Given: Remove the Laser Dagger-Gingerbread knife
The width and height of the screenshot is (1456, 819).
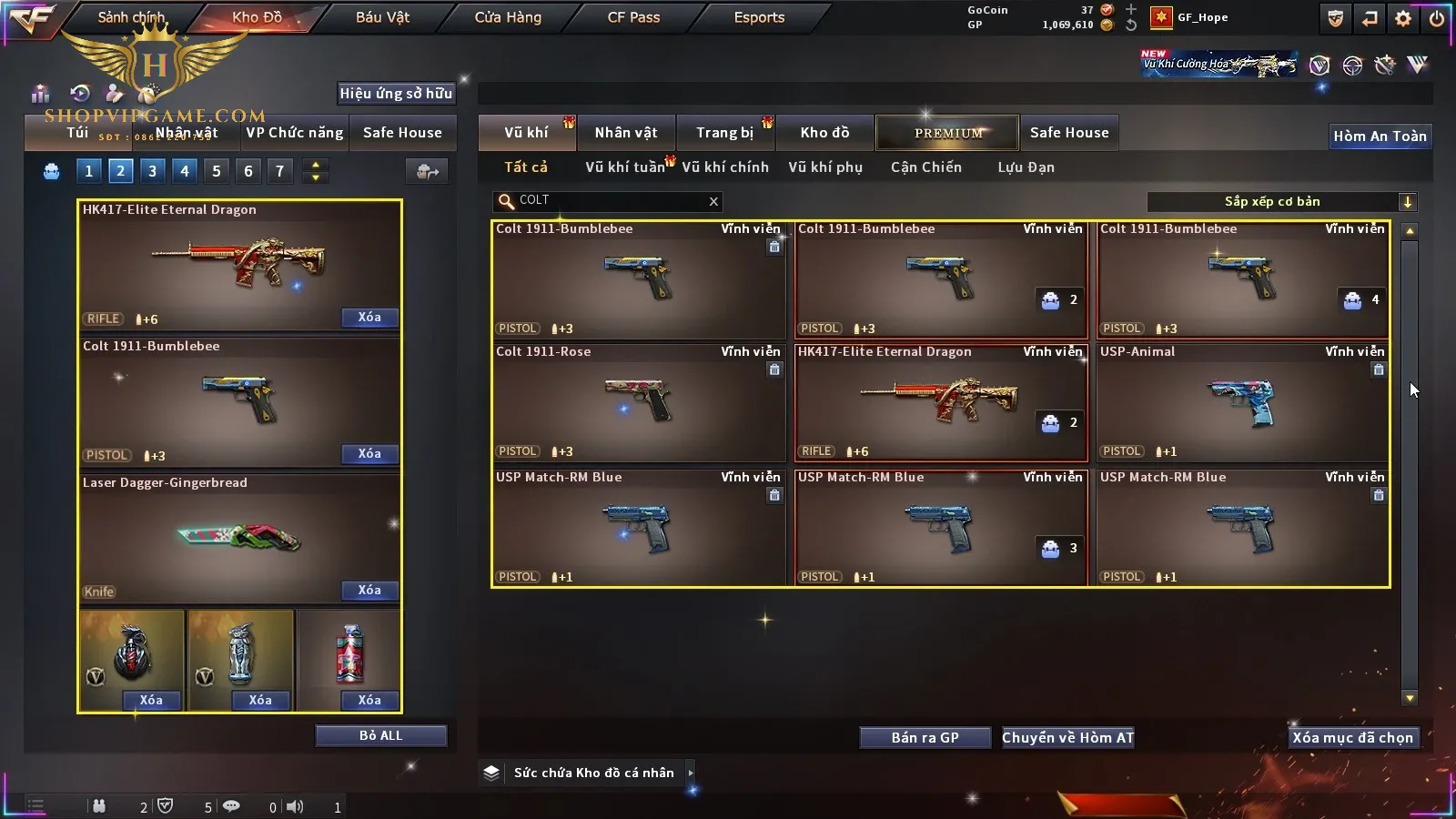Looking at the screenshot, I should point(369,591).
